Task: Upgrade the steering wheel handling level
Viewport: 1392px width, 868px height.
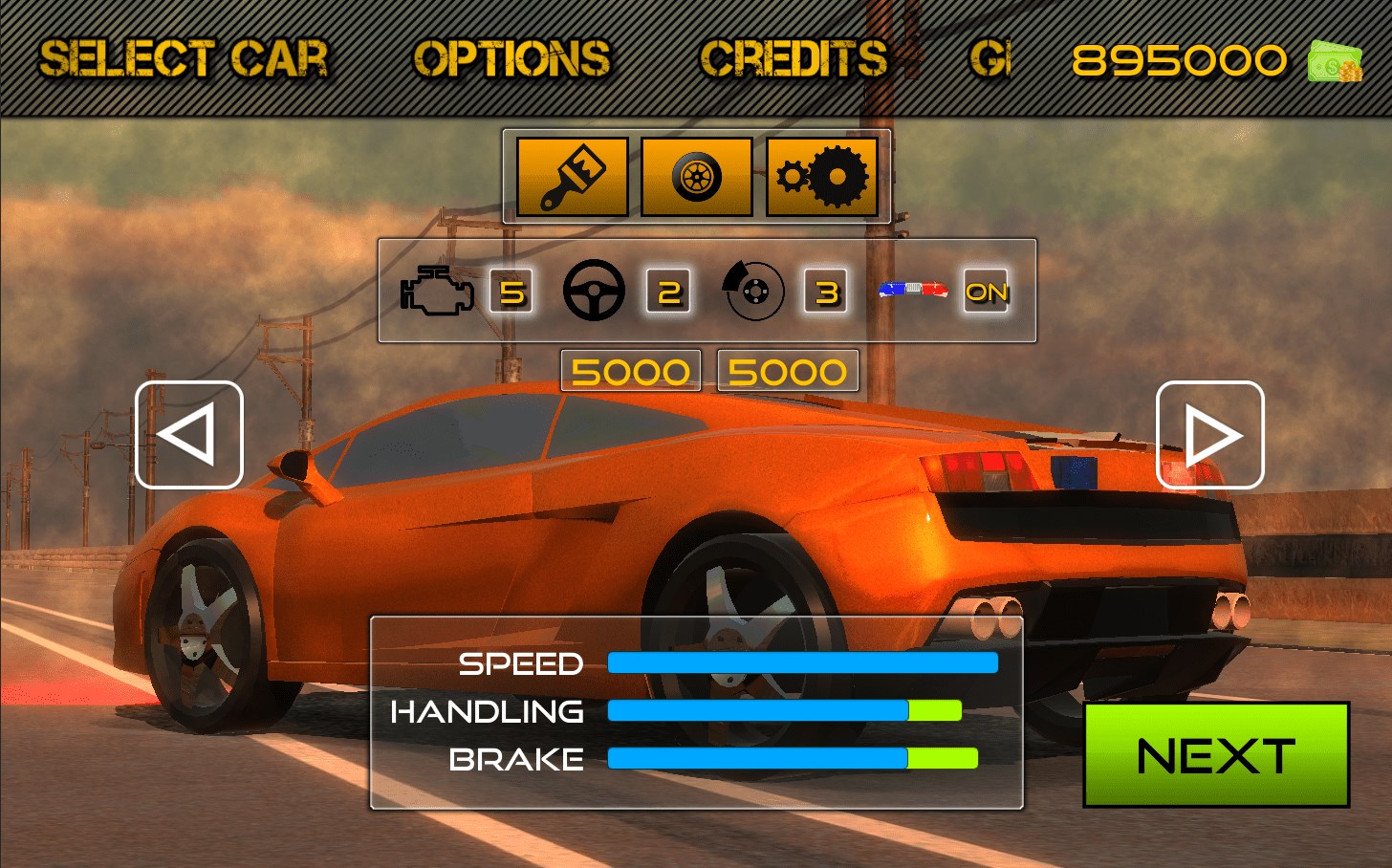Action: coord(668,292)
